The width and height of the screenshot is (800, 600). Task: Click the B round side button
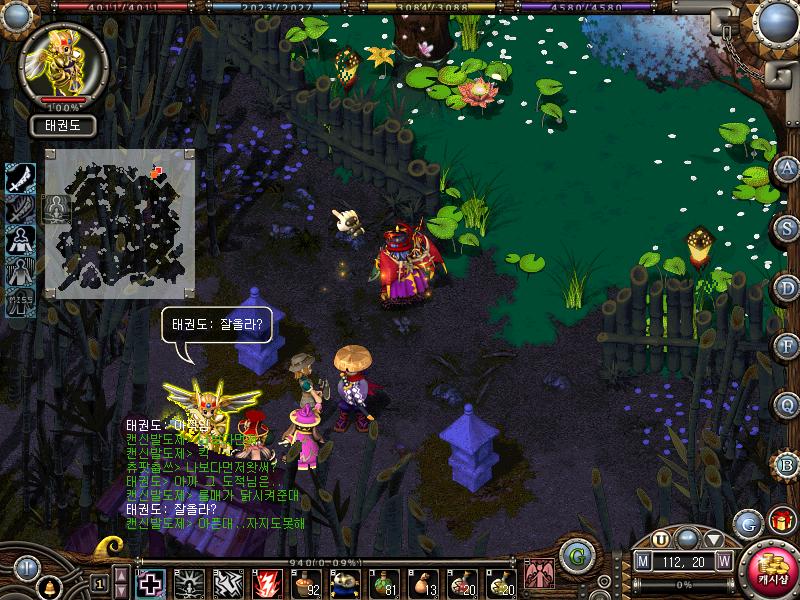point(787,464)
